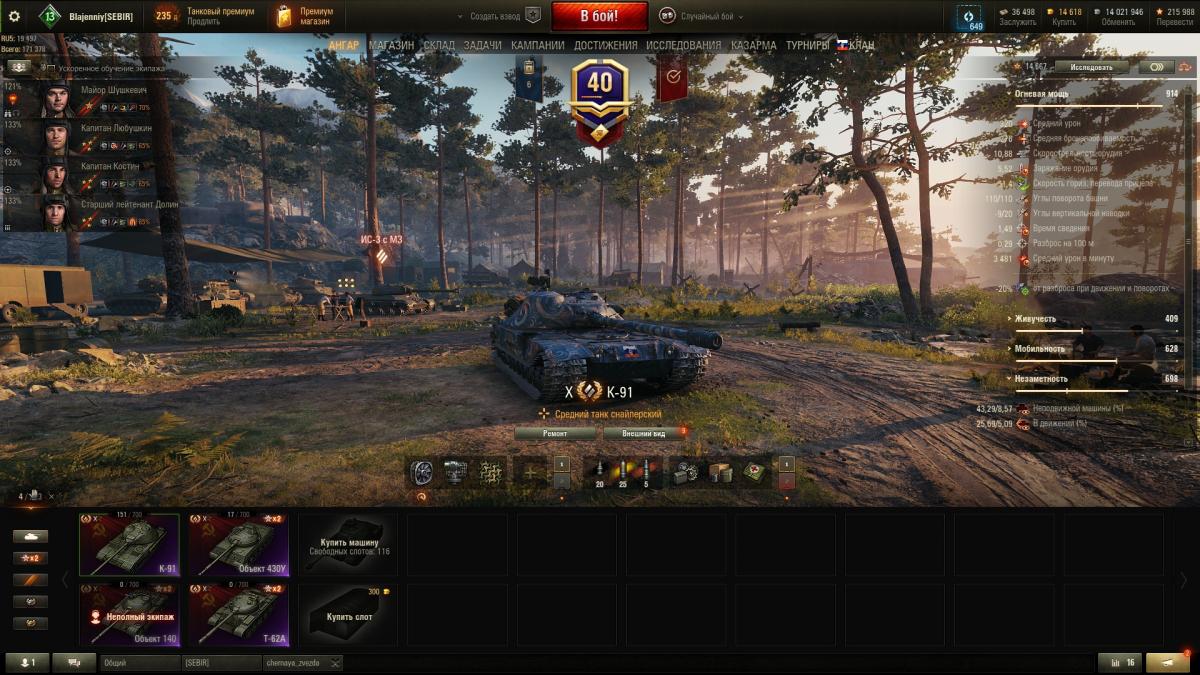Switch to the МАГАЗИН tab

click(x=391, y=45)
